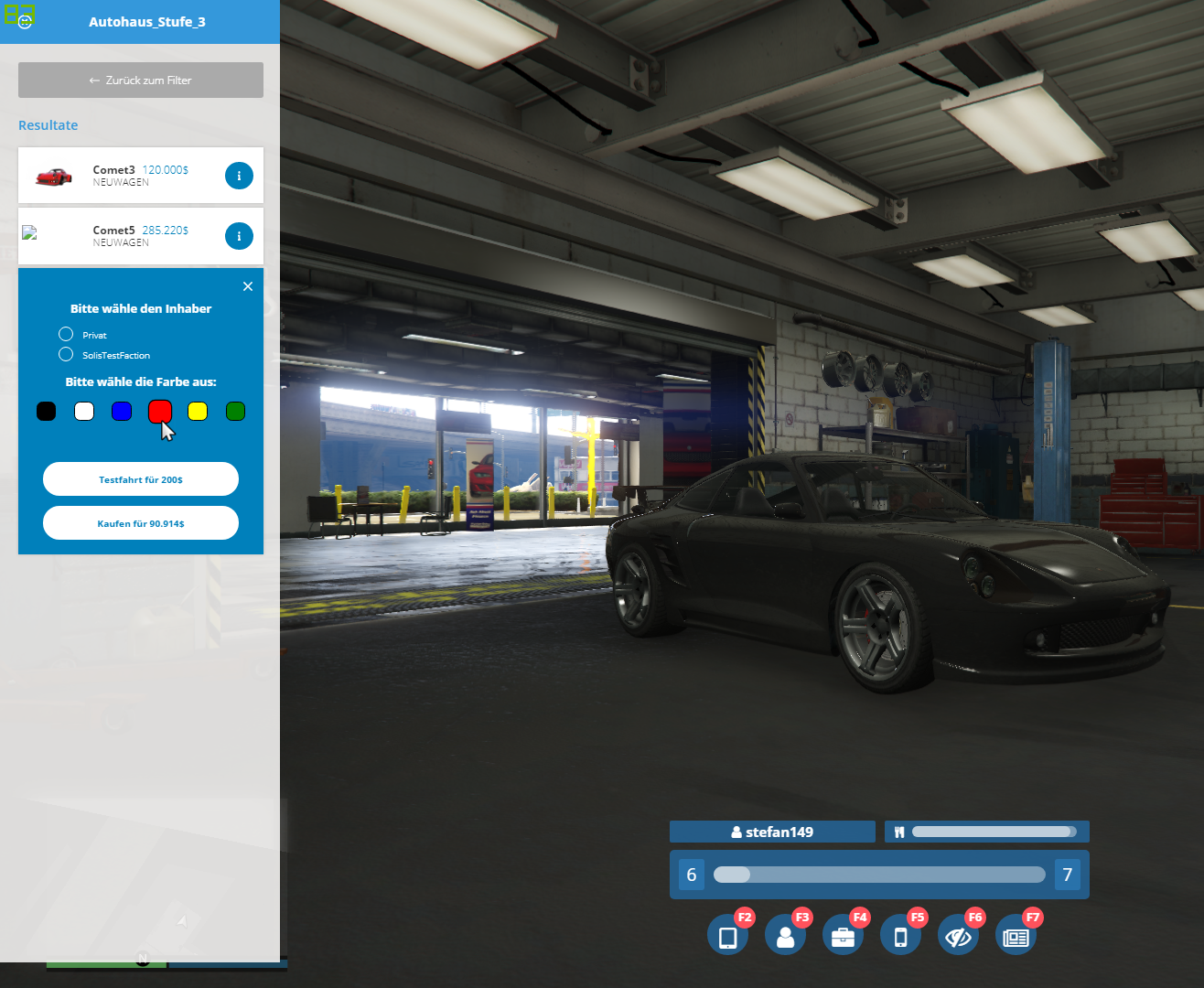Close the owner and color panel
The width and height of the screenshot is (1204, 988).
[x=248, y=286]
